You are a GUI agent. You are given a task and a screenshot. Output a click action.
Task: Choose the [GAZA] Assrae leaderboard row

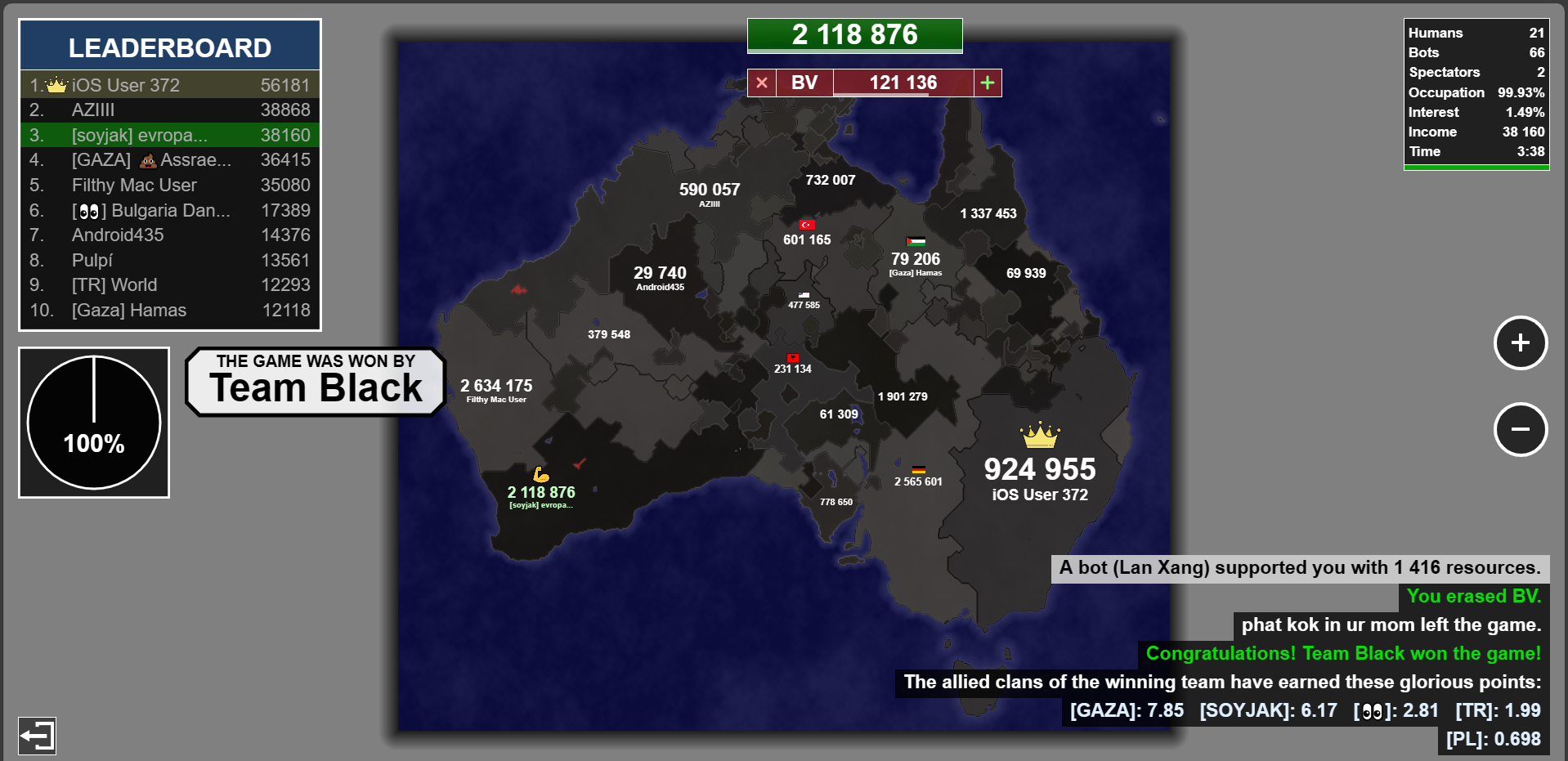click(170, 159)
